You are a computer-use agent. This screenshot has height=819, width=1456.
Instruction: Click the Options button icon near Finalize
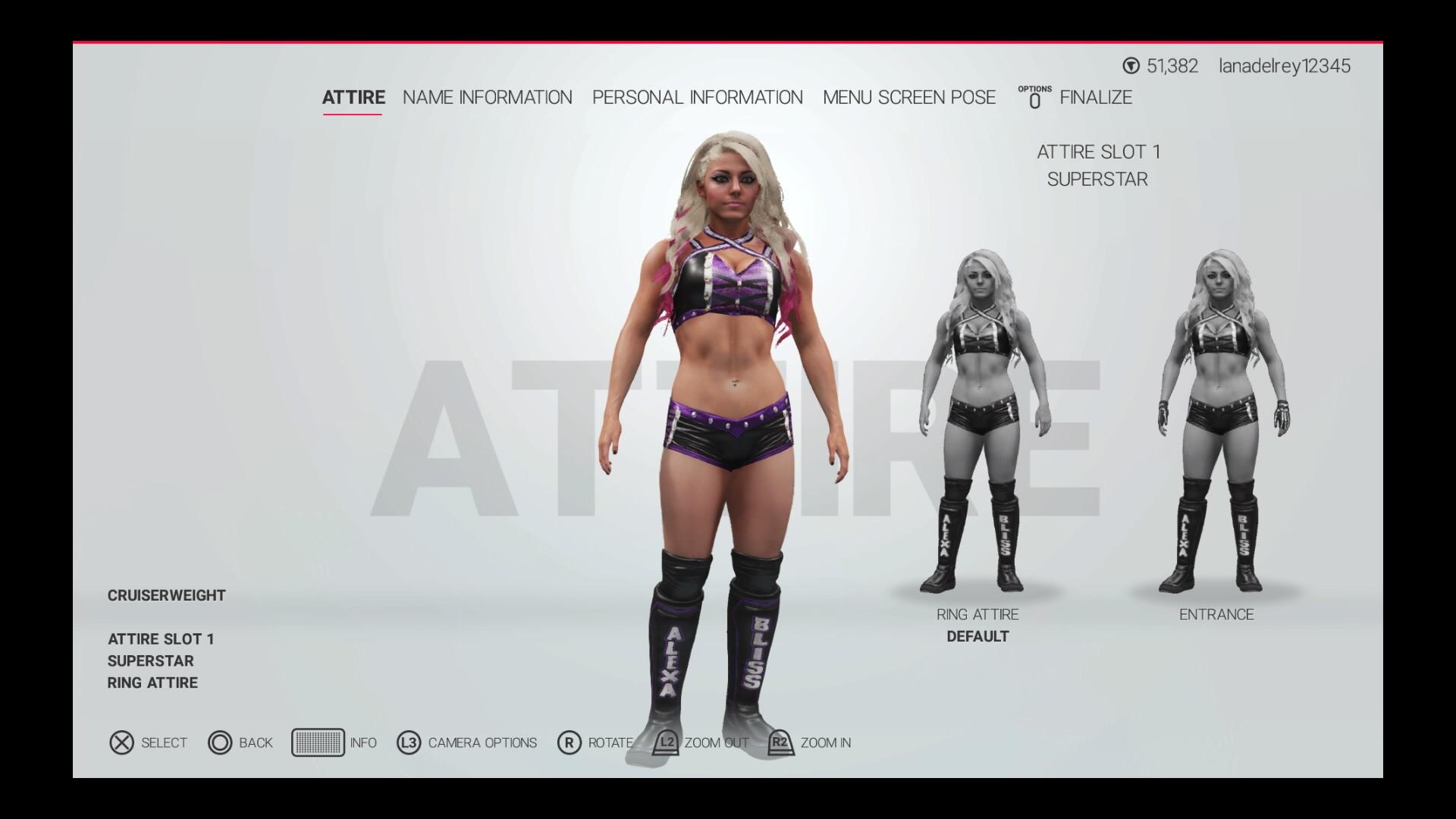click(1036, 97)
